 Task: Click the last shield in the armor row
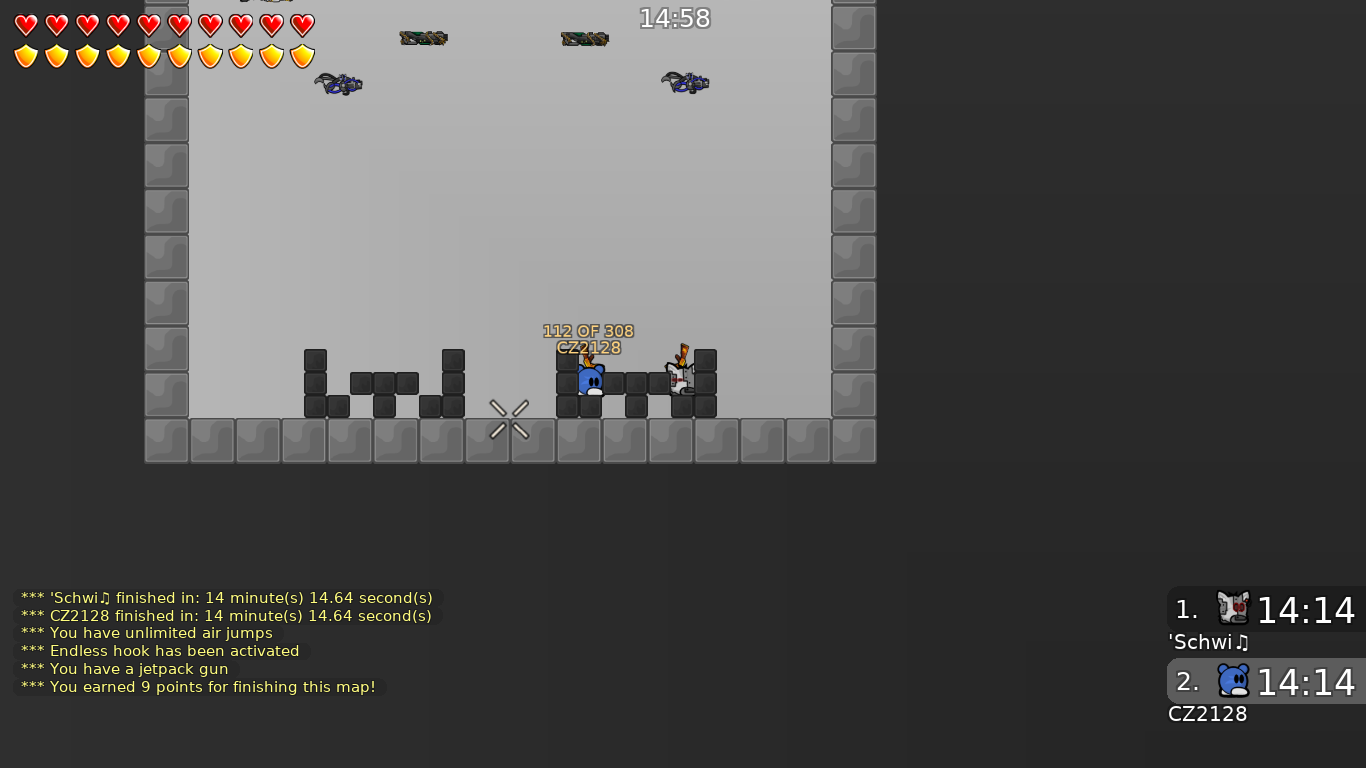pyautogui.click(x=300, y=57)
